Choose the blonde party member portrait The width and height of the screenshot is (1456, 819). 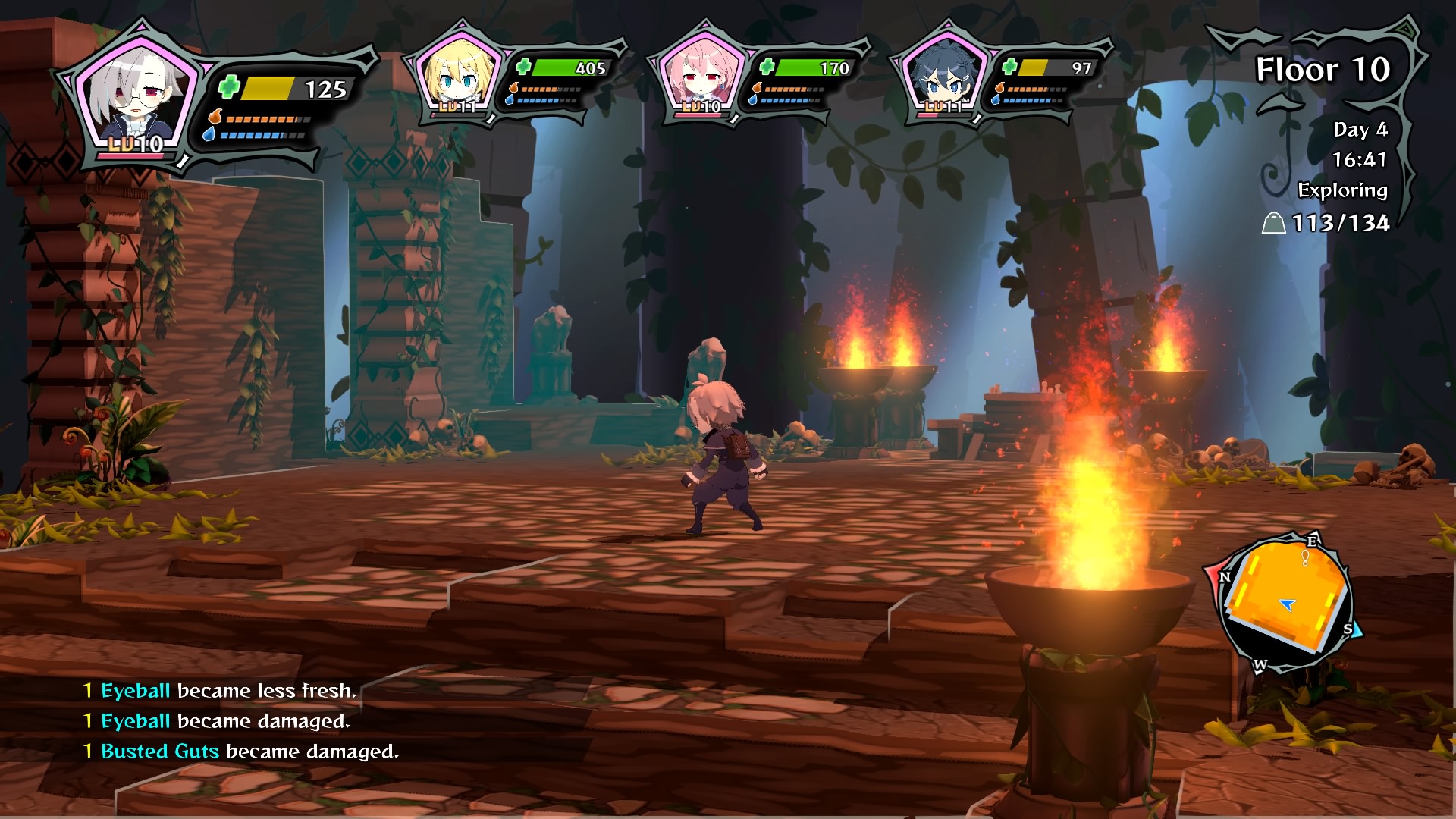(x=457, y=76)
